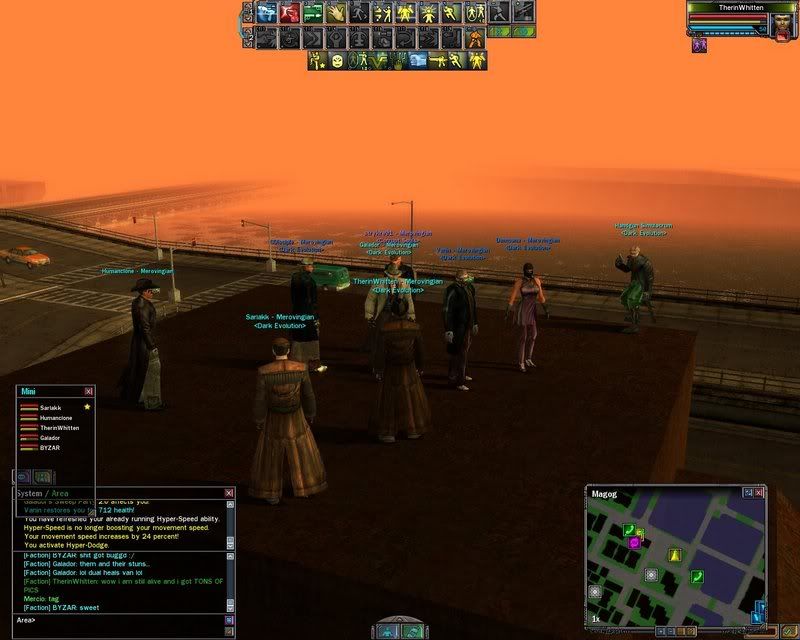Close the System / Area chat window
Image resolution: width=800 pixels, height=640 pixels.
[229, 493]
